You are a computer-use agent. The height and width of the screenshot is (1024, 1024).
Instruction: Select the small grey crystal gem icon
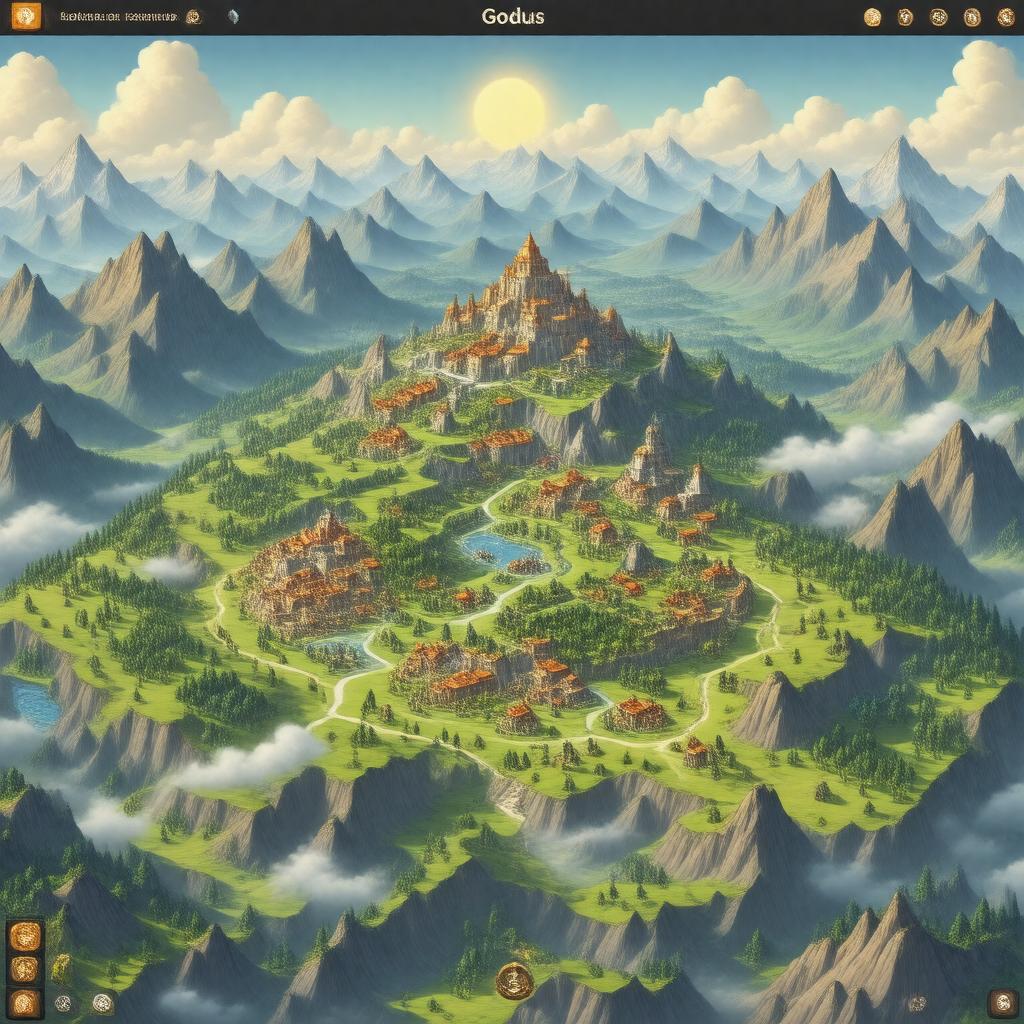pyautogui.click(x=233, y=17)
